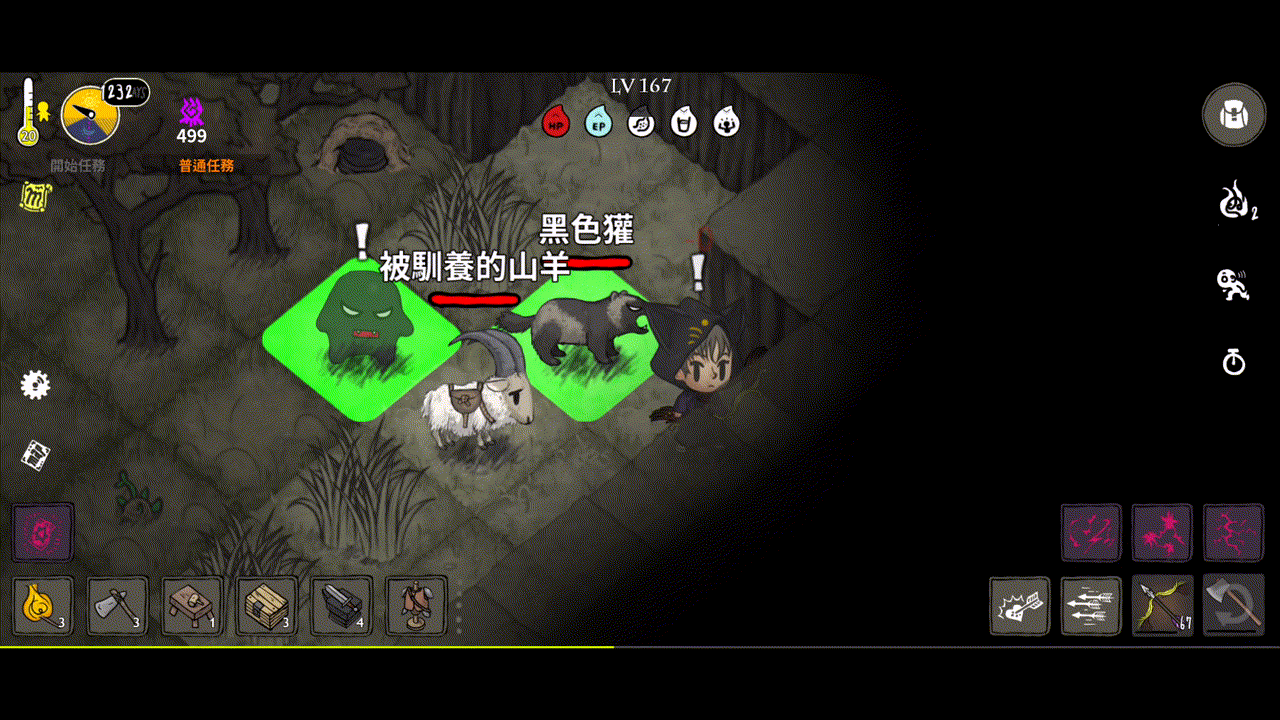Image resolution: width=1280 pixels, height=720 pixels.
Task: Select the torch crafting icon with count 3
Action: pyautogui.click(x=41, y=606)
